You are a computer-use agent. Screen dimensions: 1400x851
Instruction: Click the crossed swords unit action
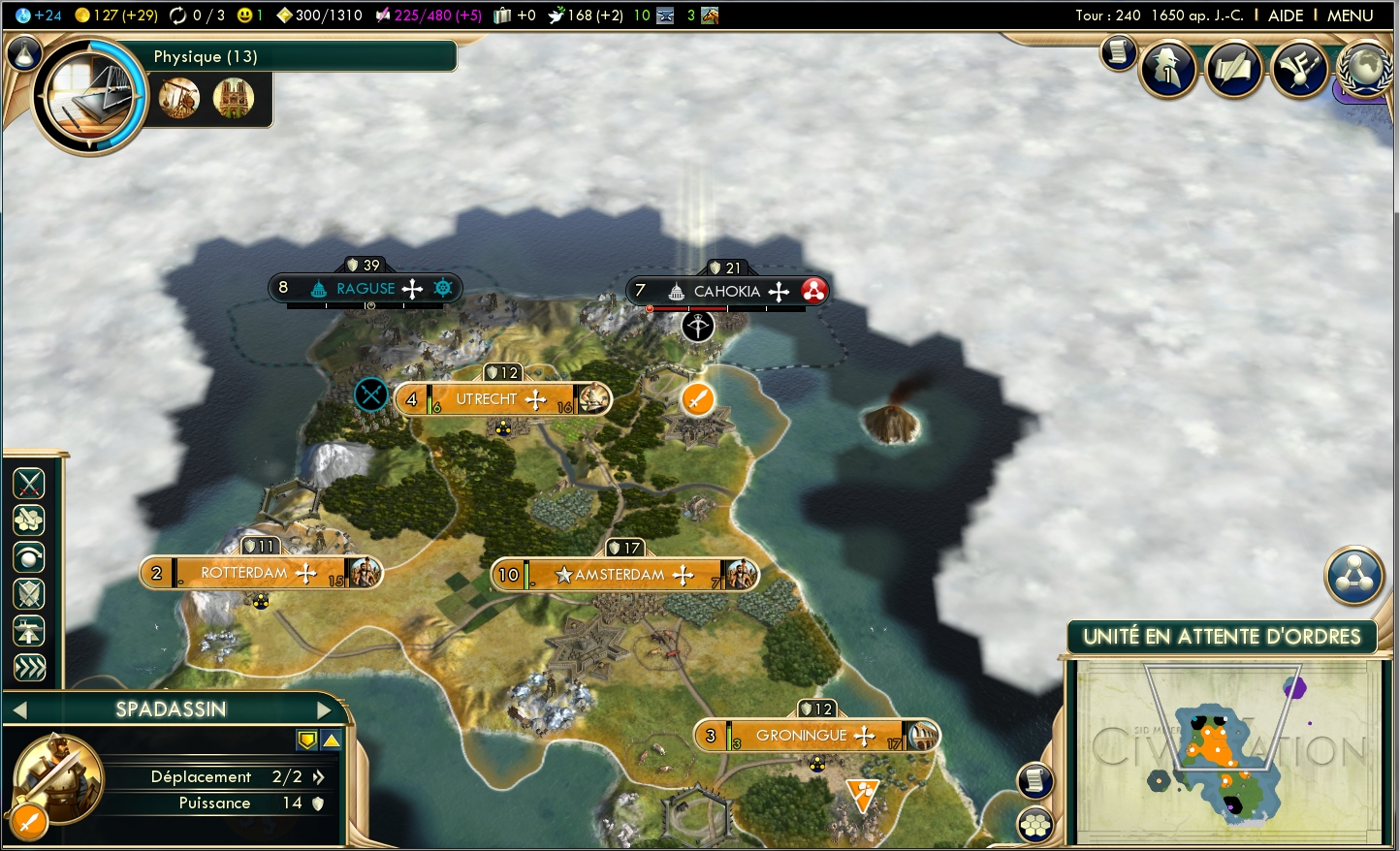tap(29, 483)
